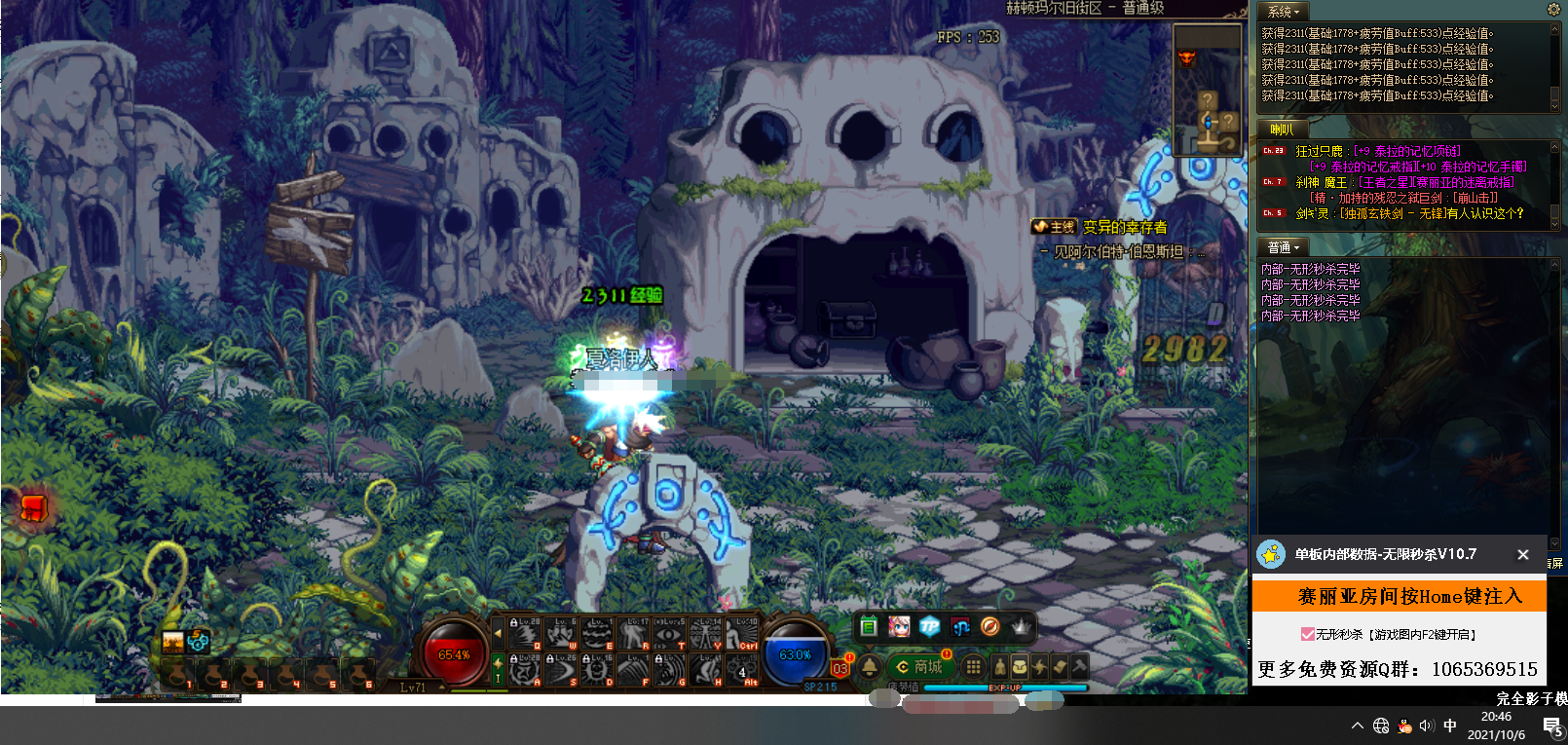Viewport: 1568px width, 745px height.
Task: Toggle the 无形秒杀 checkbox
Action: pyautogui.click(x=1307, y=634)
